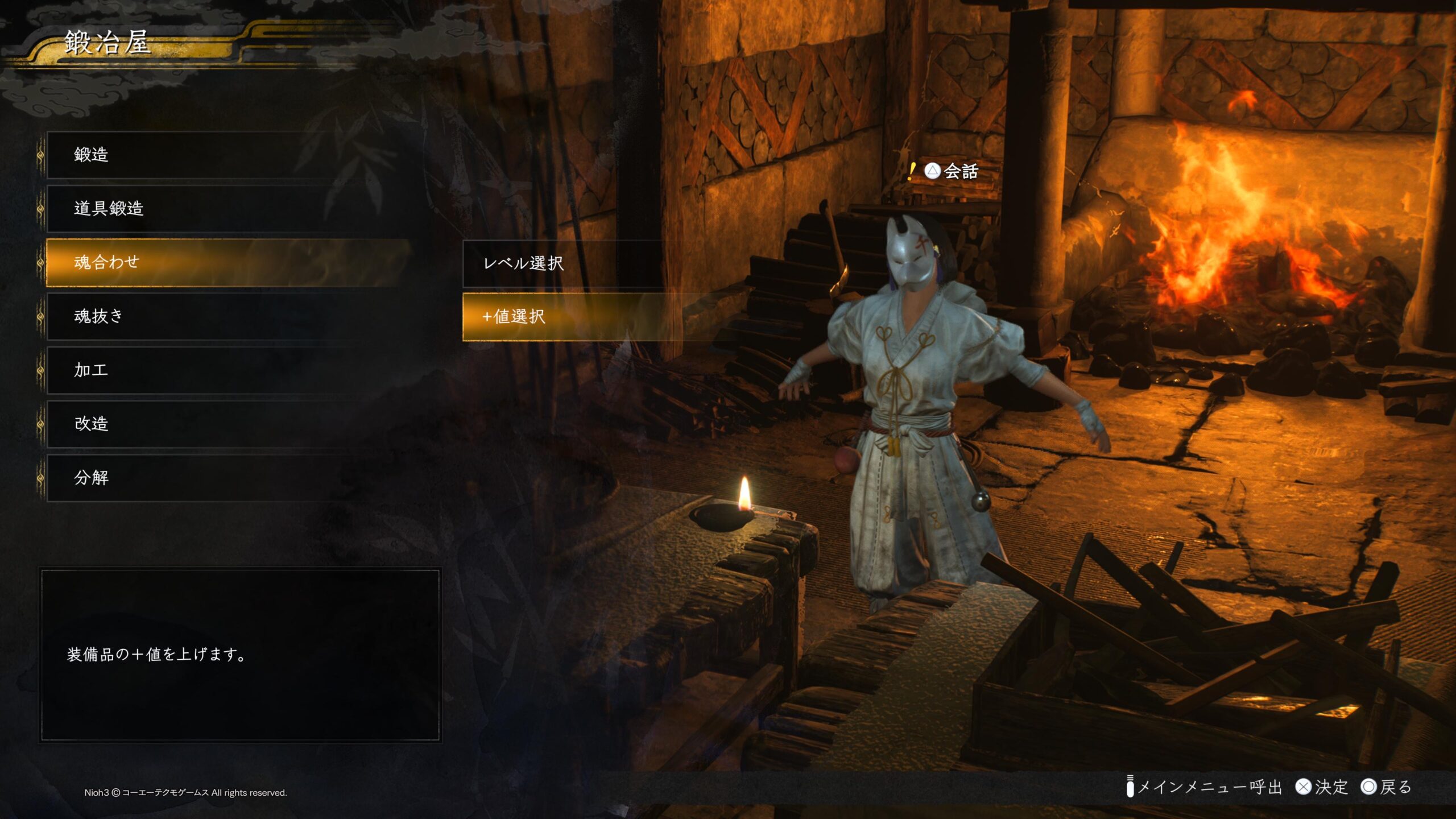1456x819 pixels.
Task: Select the 加工 entry
Action: coord(227,370)
